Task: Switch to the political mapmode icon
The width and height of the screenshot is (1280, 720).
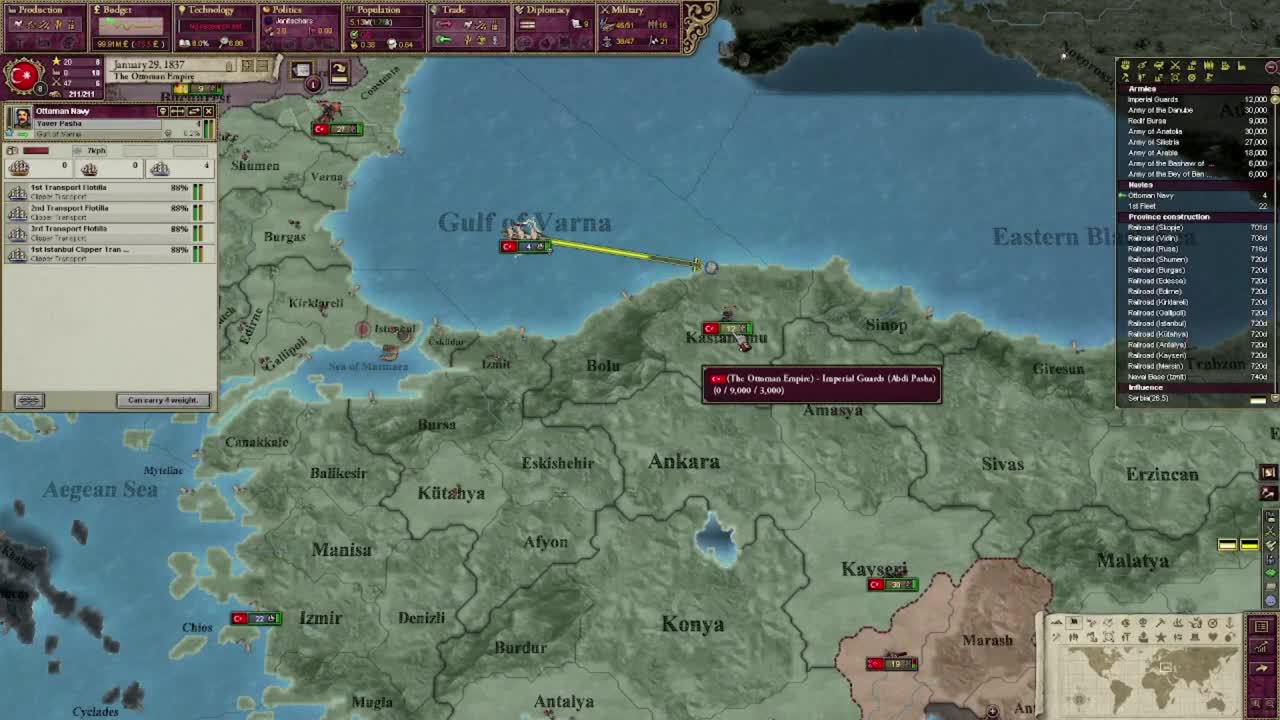Action: (1073, 622)
